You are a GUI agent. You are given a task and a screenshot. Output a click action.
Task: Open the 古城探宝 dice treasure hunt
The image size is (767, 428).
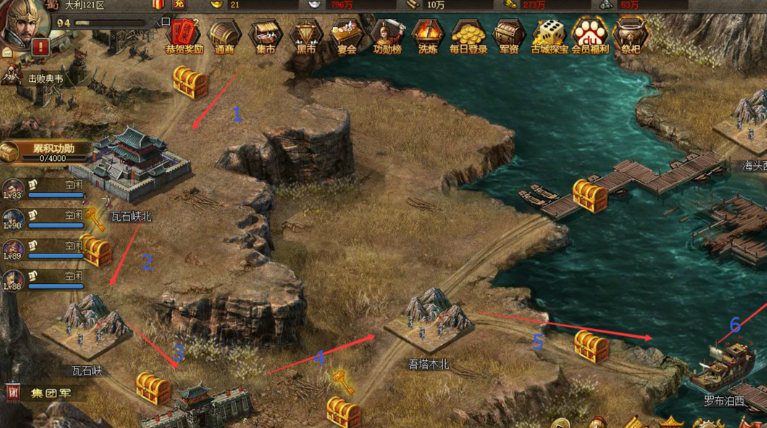point(549,34)
